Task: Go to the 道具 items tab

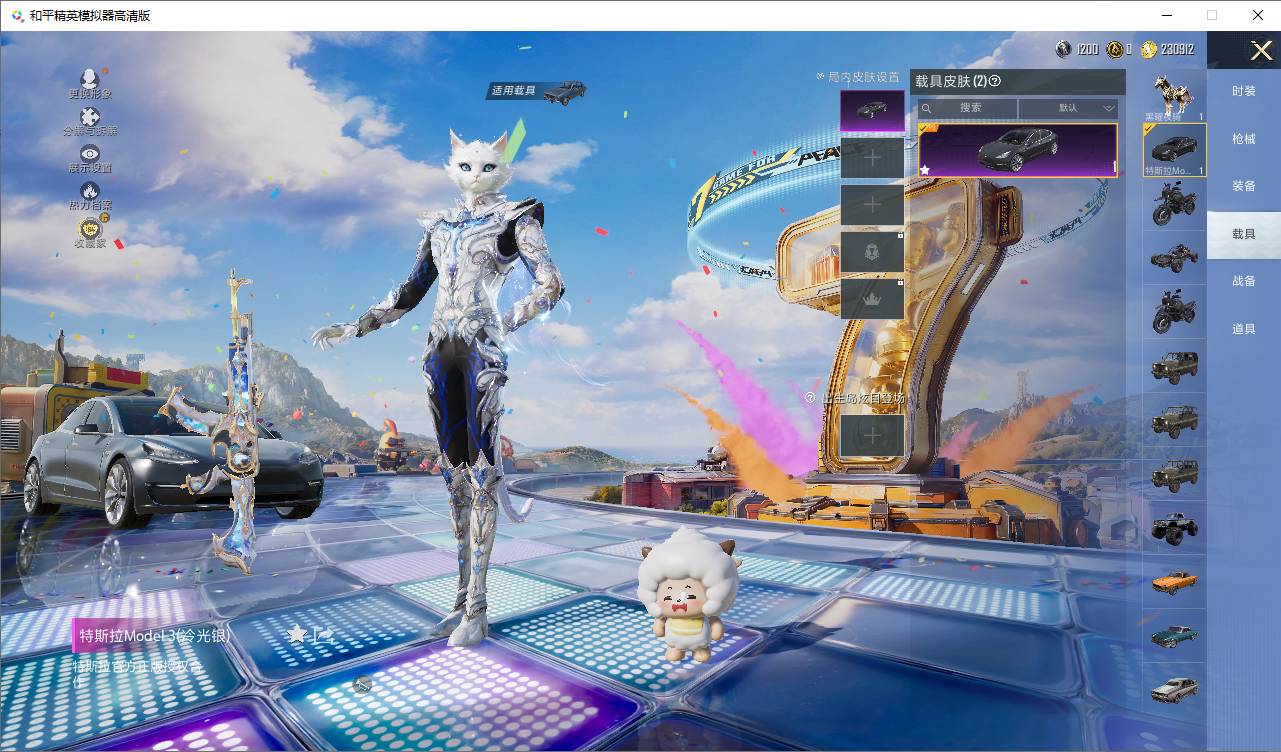Action: click(1243, 329)
